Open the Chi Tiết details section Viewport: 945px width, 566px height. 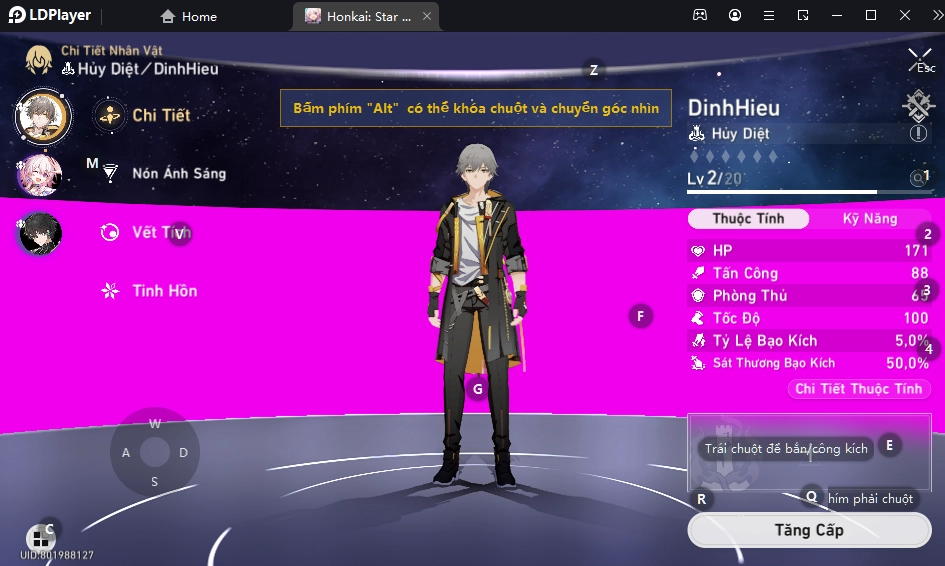pyautogui.click(x=160, y=115)
